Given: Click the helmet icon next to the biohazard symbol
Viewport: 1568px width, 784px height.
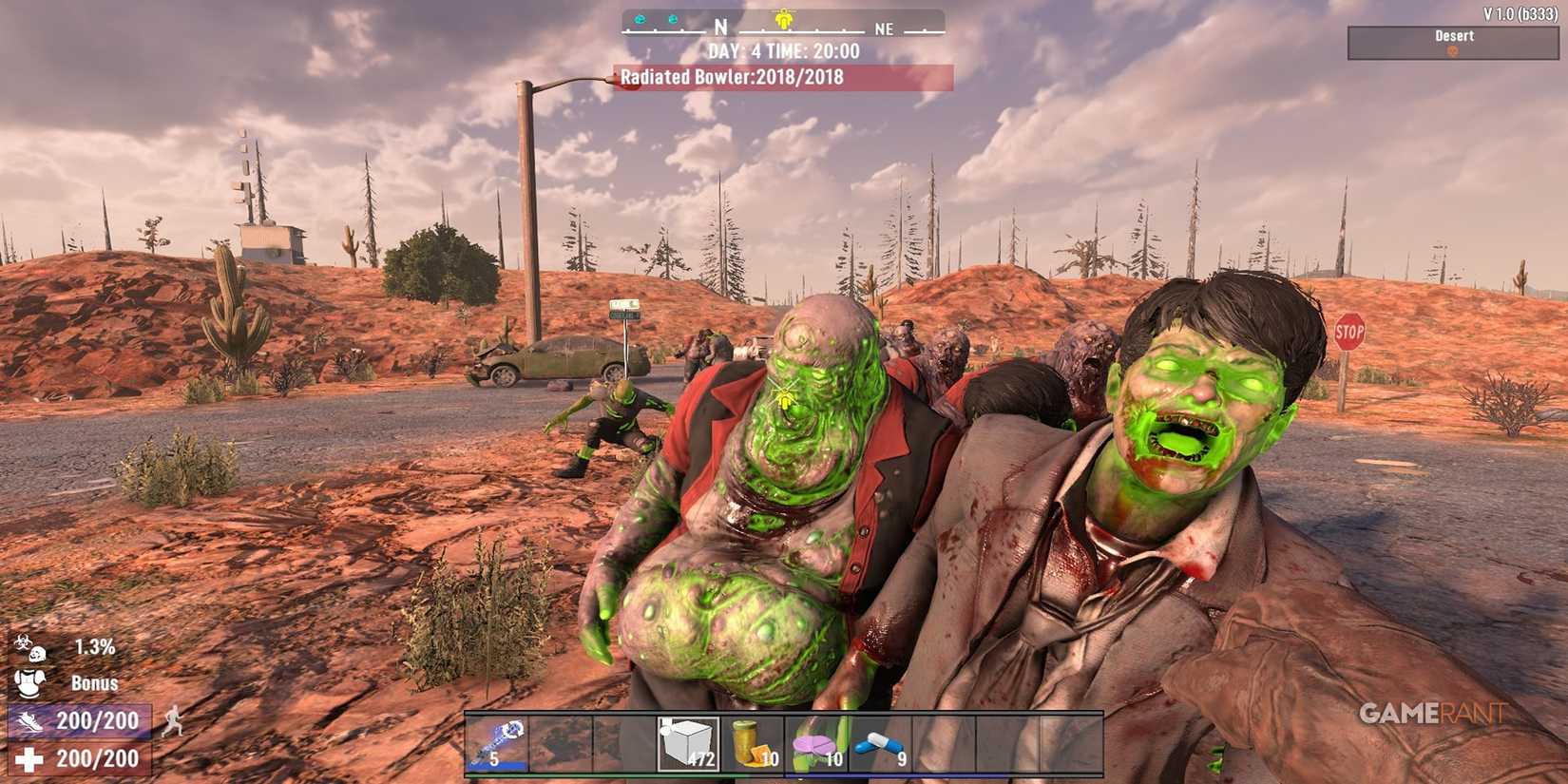Looking at the screenshot, I should tap(38, 655).
